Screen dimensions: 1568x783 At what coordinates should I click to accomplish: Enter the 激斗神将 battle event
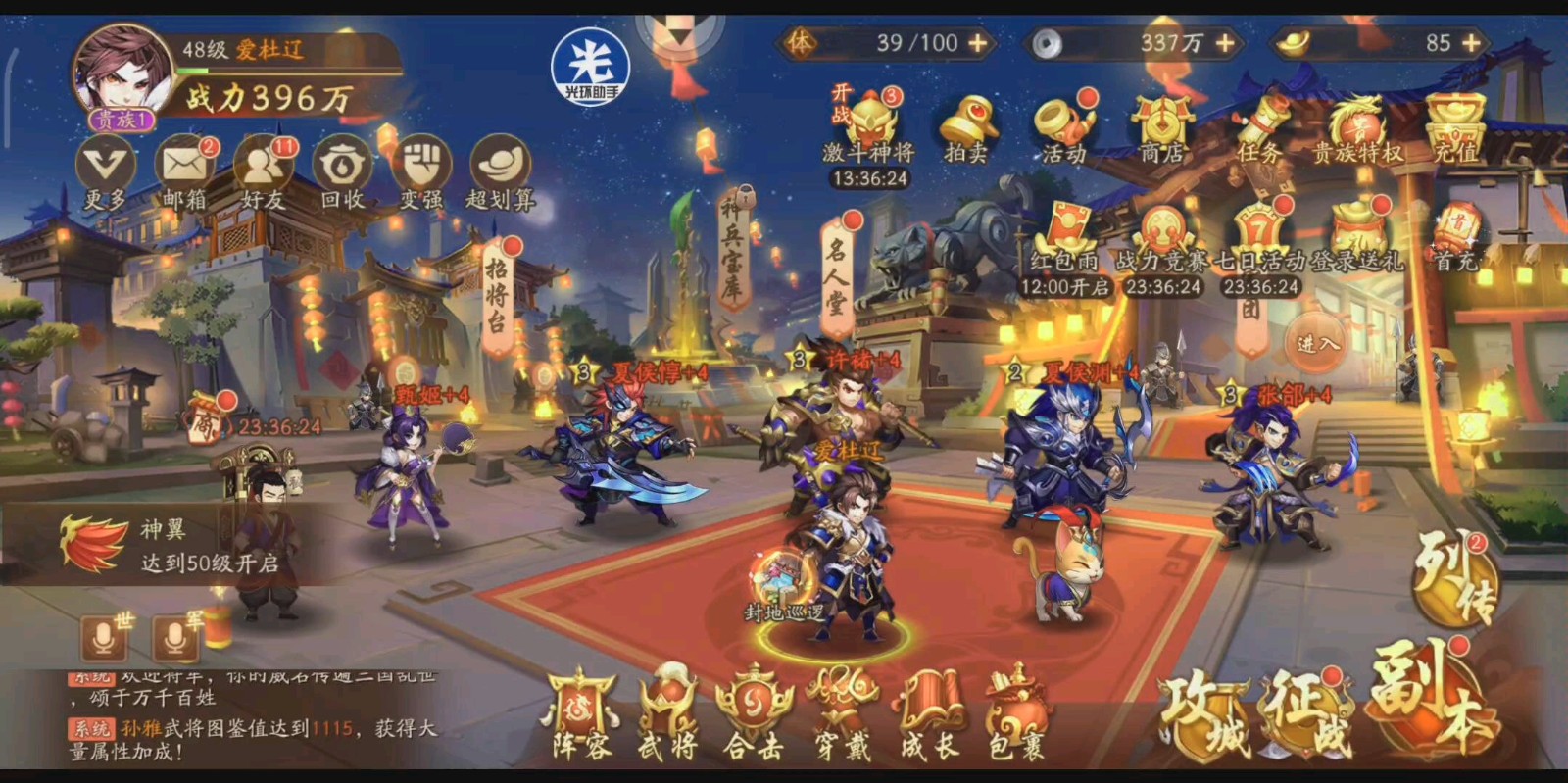[x=869, y=127]
